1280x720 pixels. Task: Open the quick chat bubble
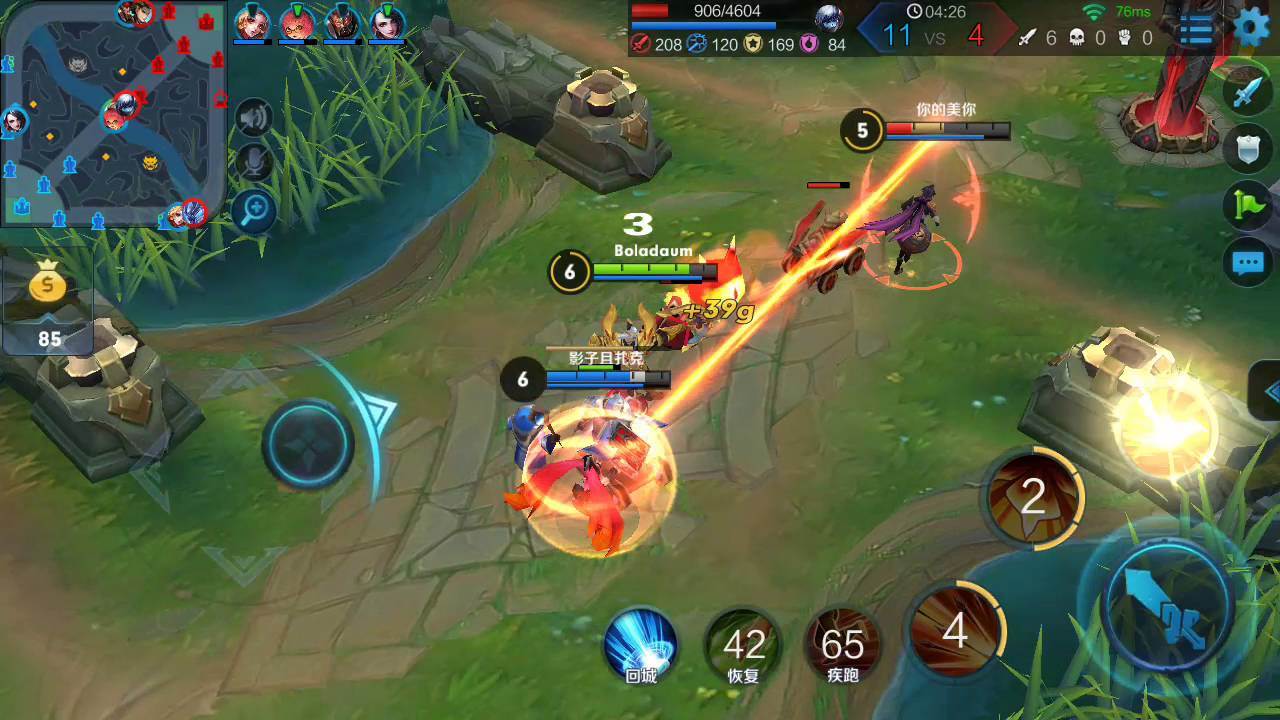(1247, 263)
